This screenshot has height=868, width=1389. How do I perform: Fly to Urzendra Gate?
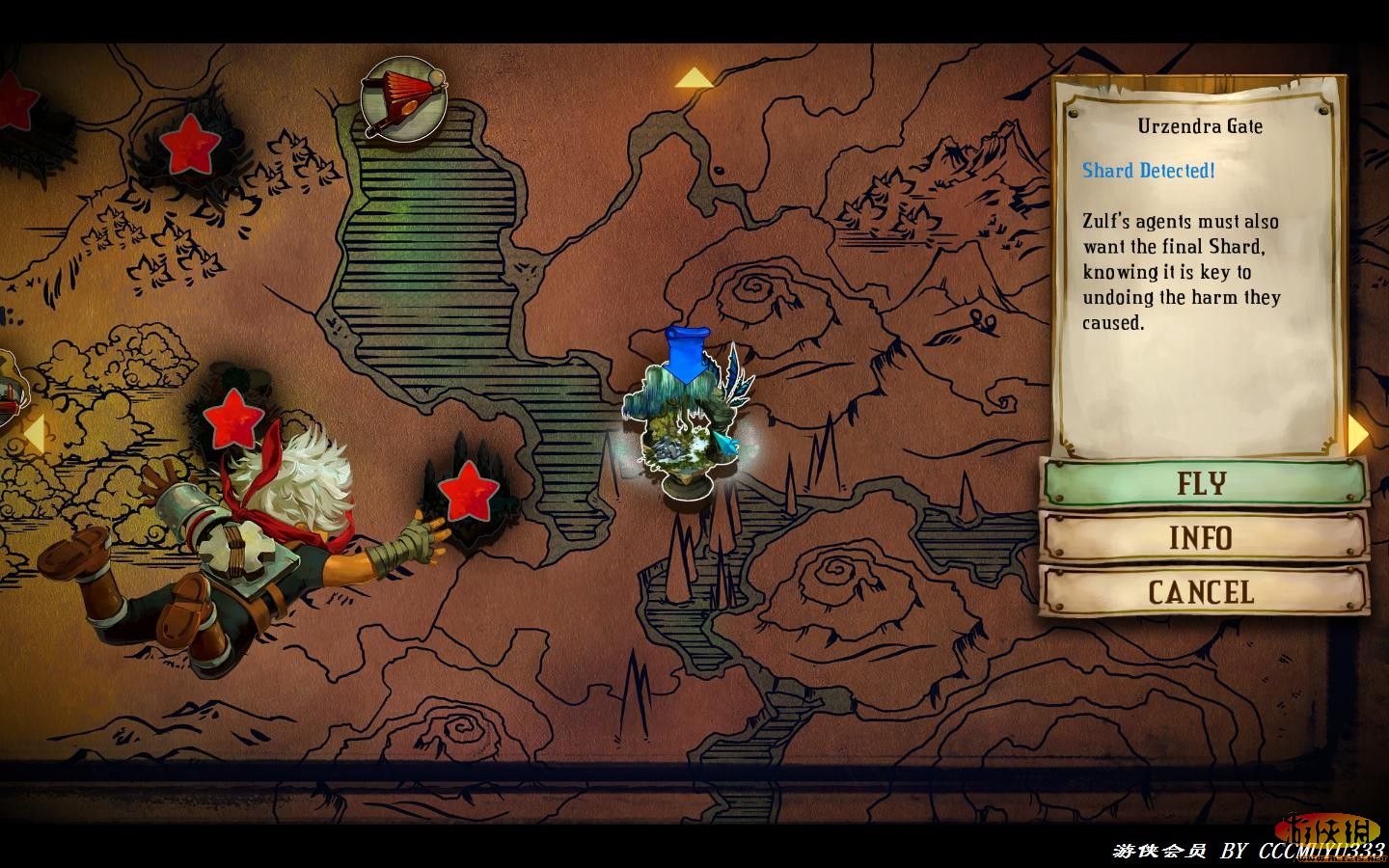pyautogui.click(x=1202, y=482)
